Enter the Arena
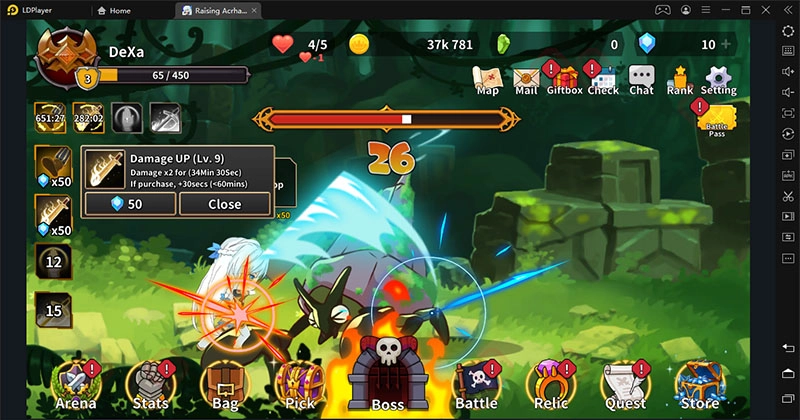This screenshot has height=420, width=800. tap(78, 385)
